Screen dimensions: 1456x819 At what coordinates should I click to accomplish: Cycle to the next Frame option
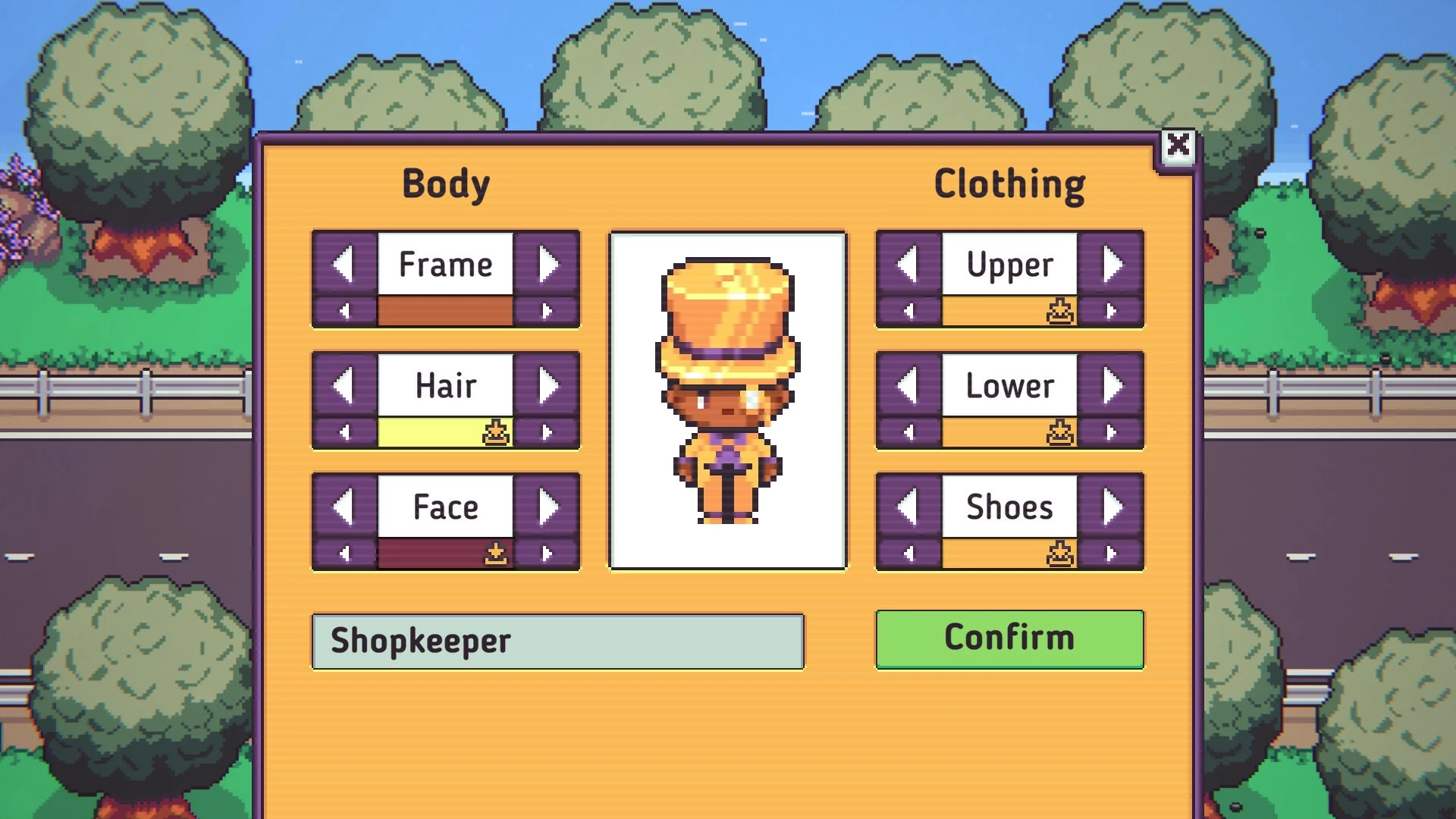(x=548, y=265)
